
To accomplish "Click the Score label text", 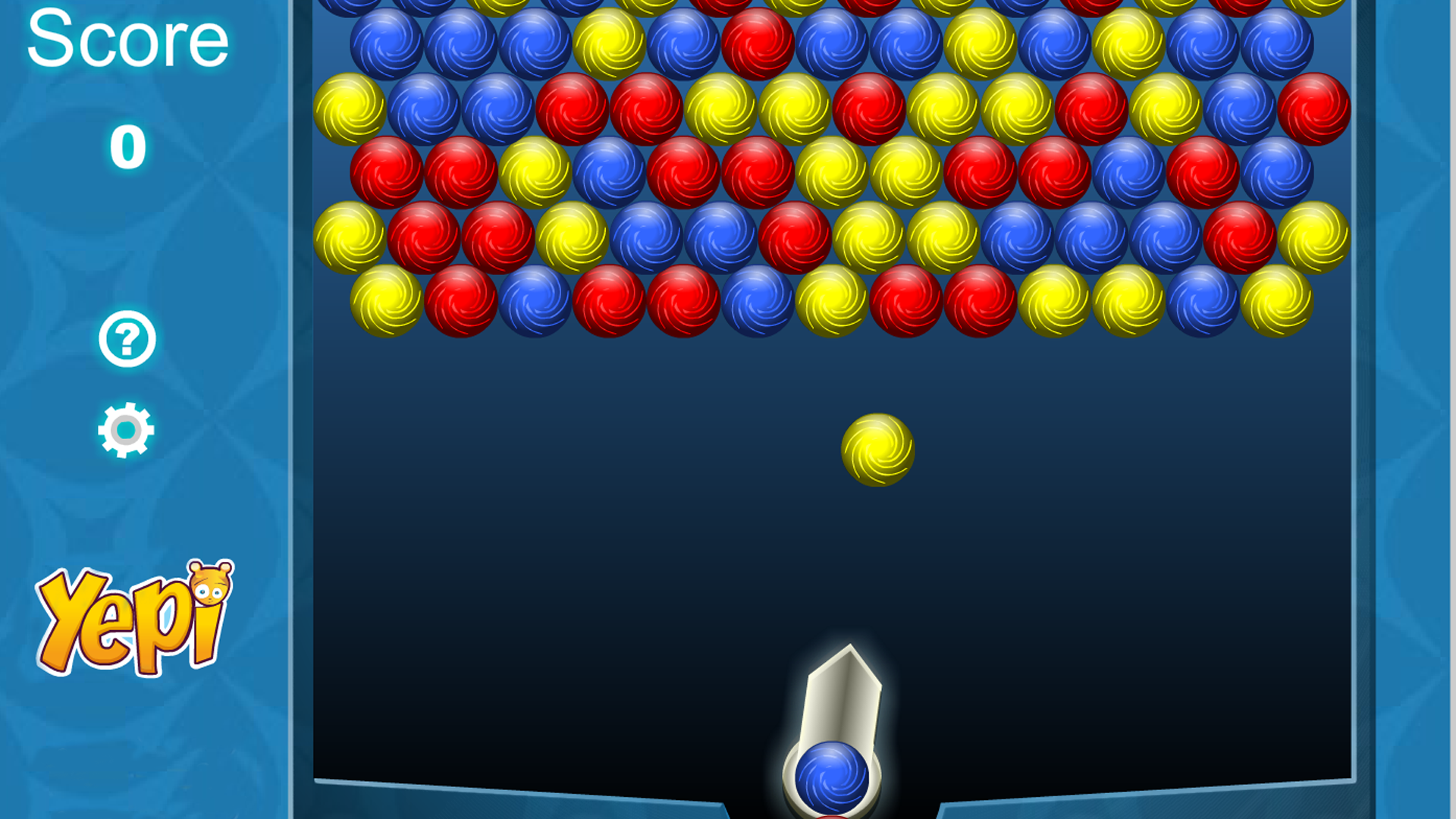I will [127, 39].
